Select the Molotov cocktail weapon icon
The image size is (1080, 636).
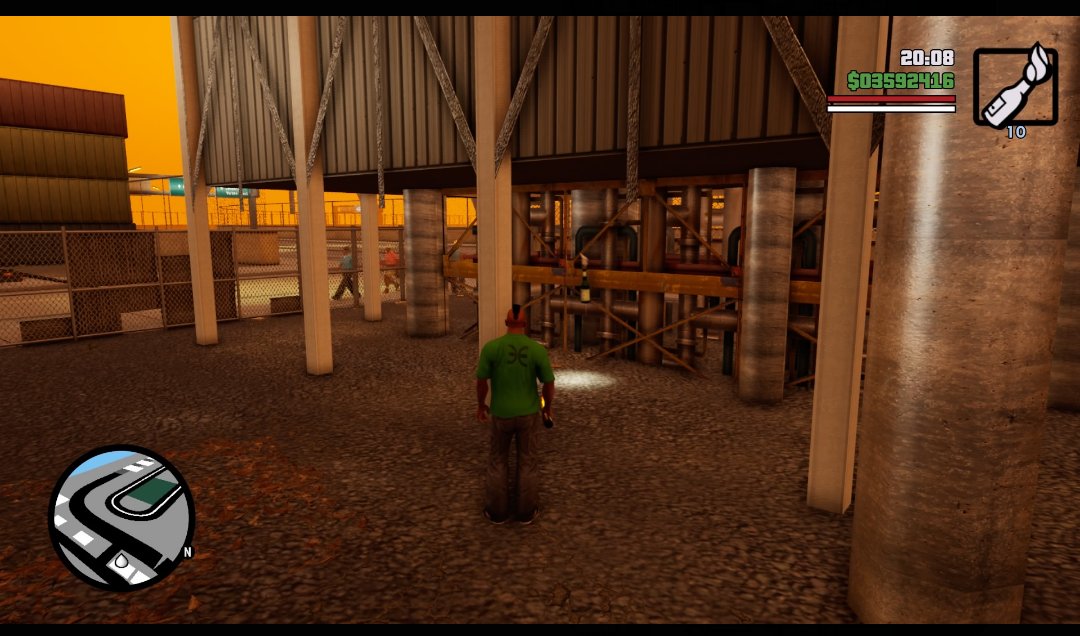(x=1015, y=86)
